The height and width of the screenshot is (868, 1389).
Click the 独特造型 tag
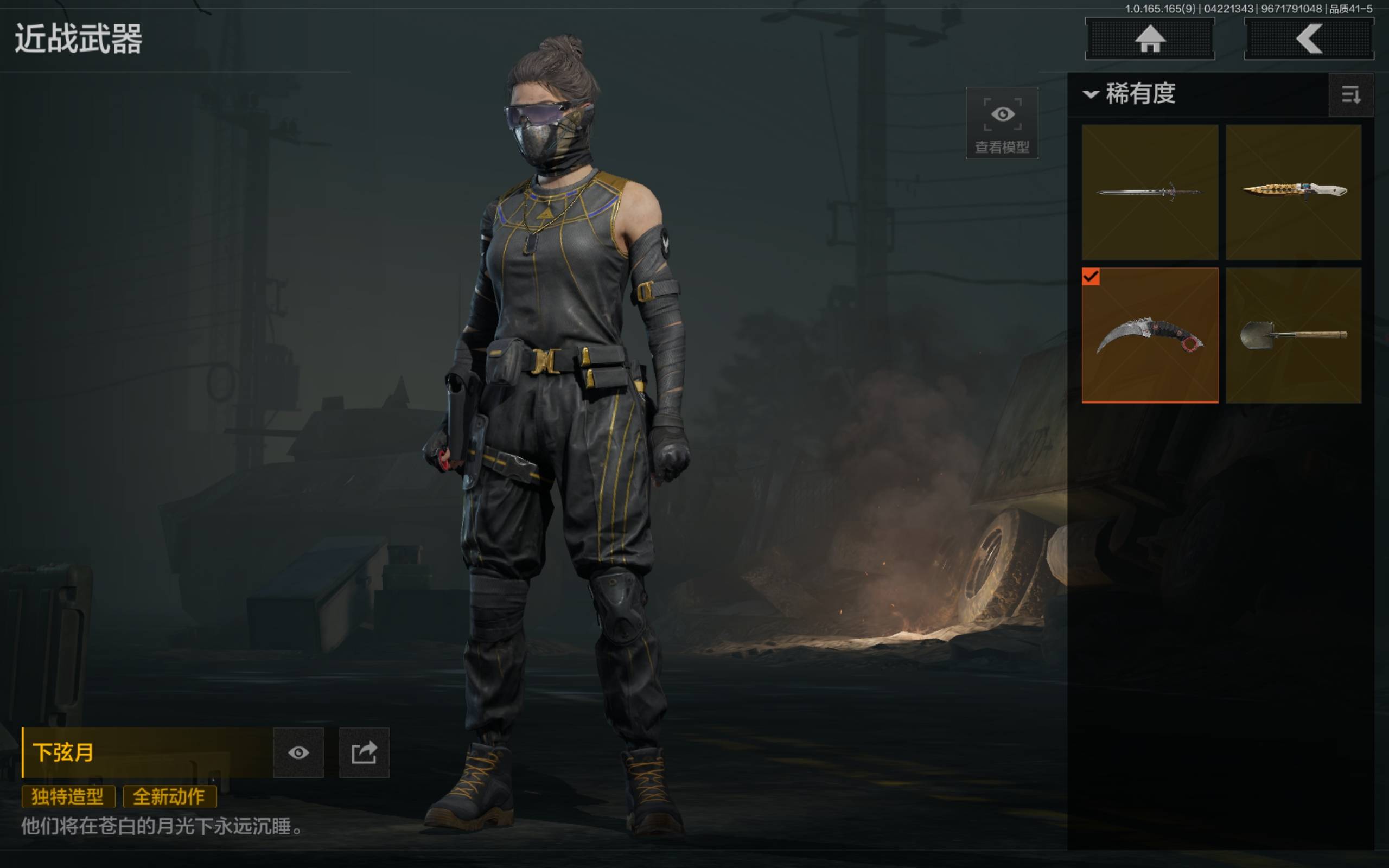(x=68, y=796)
